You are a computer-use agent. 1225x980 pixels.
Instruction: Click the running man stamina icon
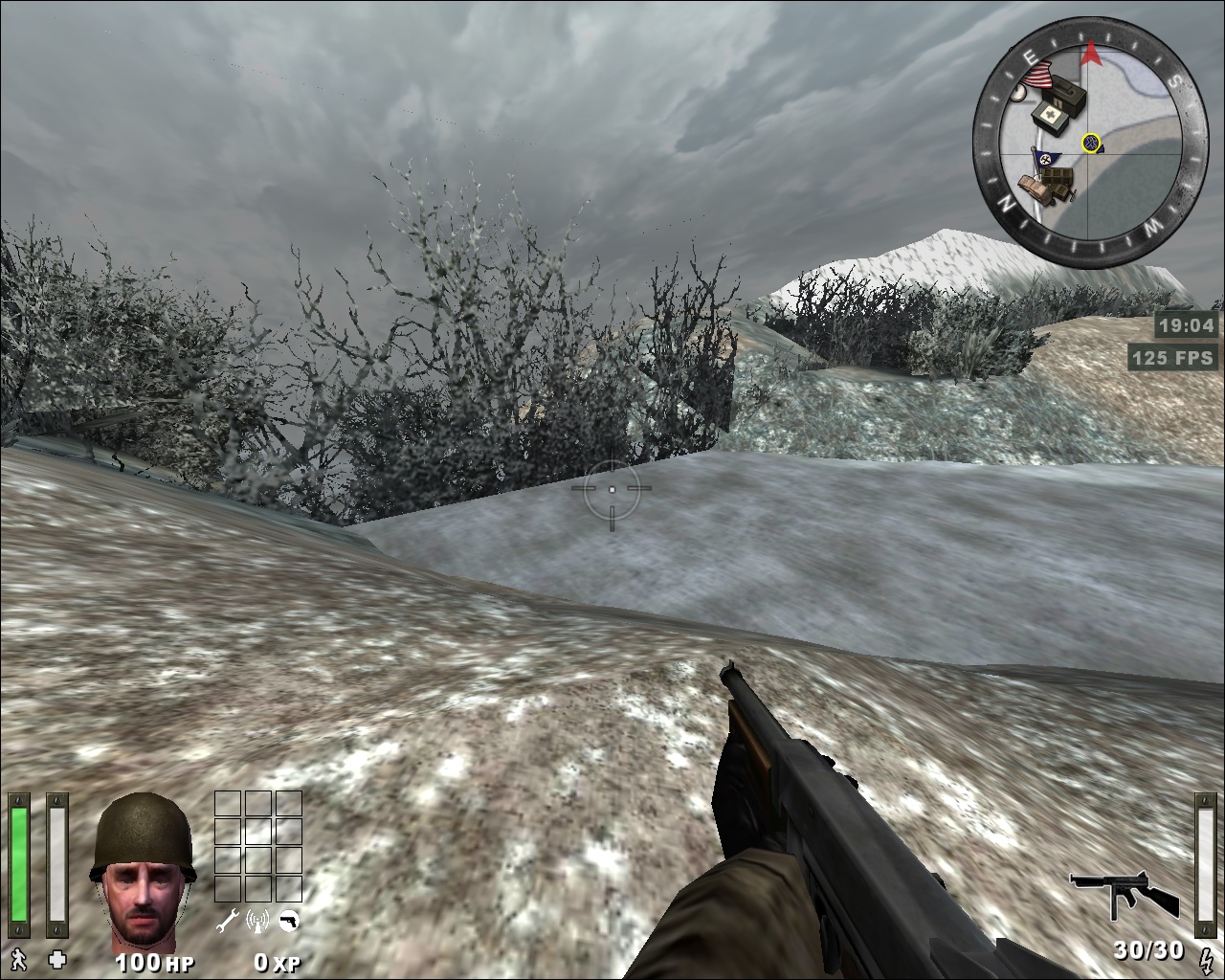pyautogui.click(x=18, y=958)
